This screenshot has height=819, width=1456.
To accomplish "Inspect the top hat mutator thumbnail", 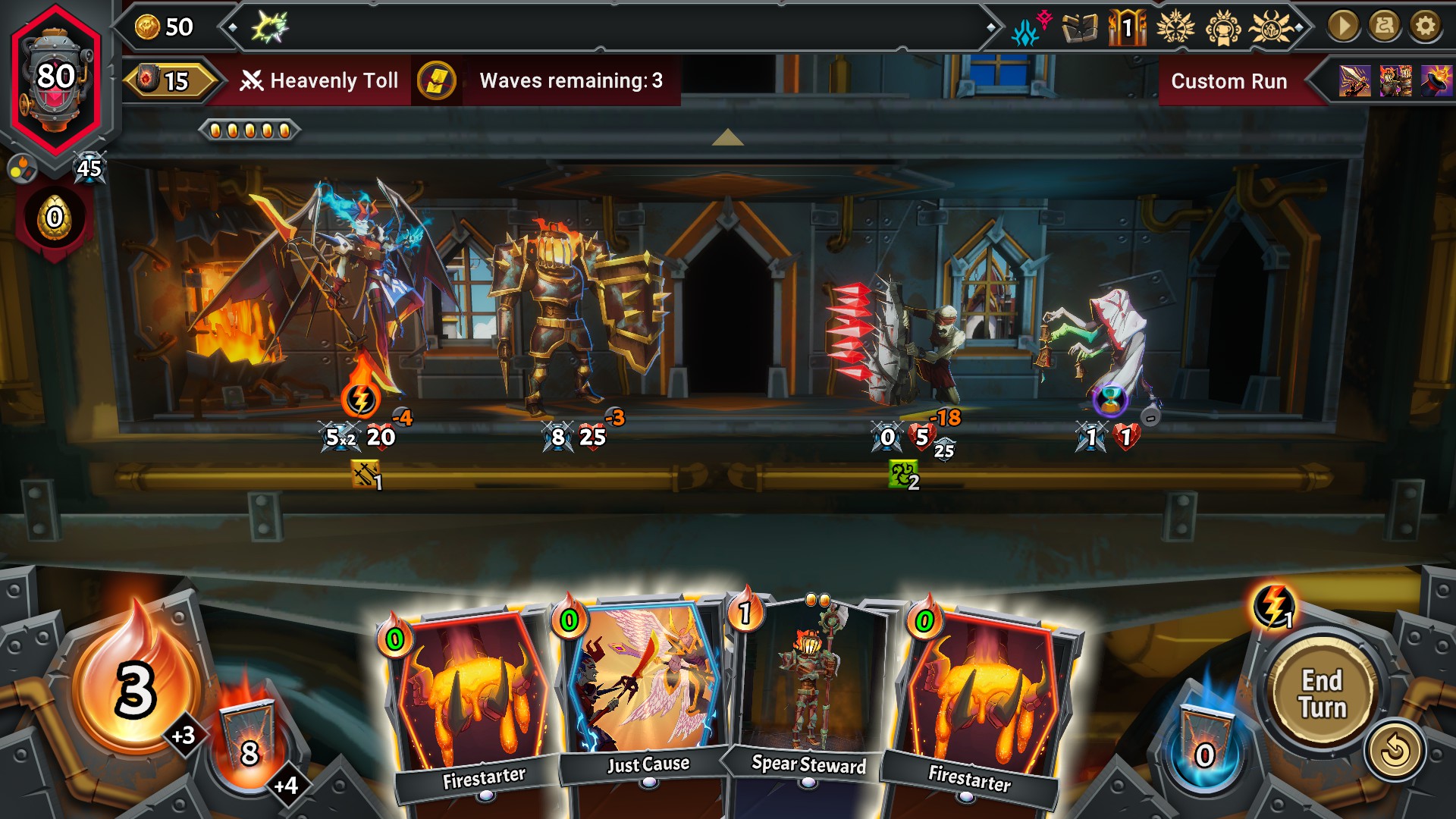I will pos(1436,80).
